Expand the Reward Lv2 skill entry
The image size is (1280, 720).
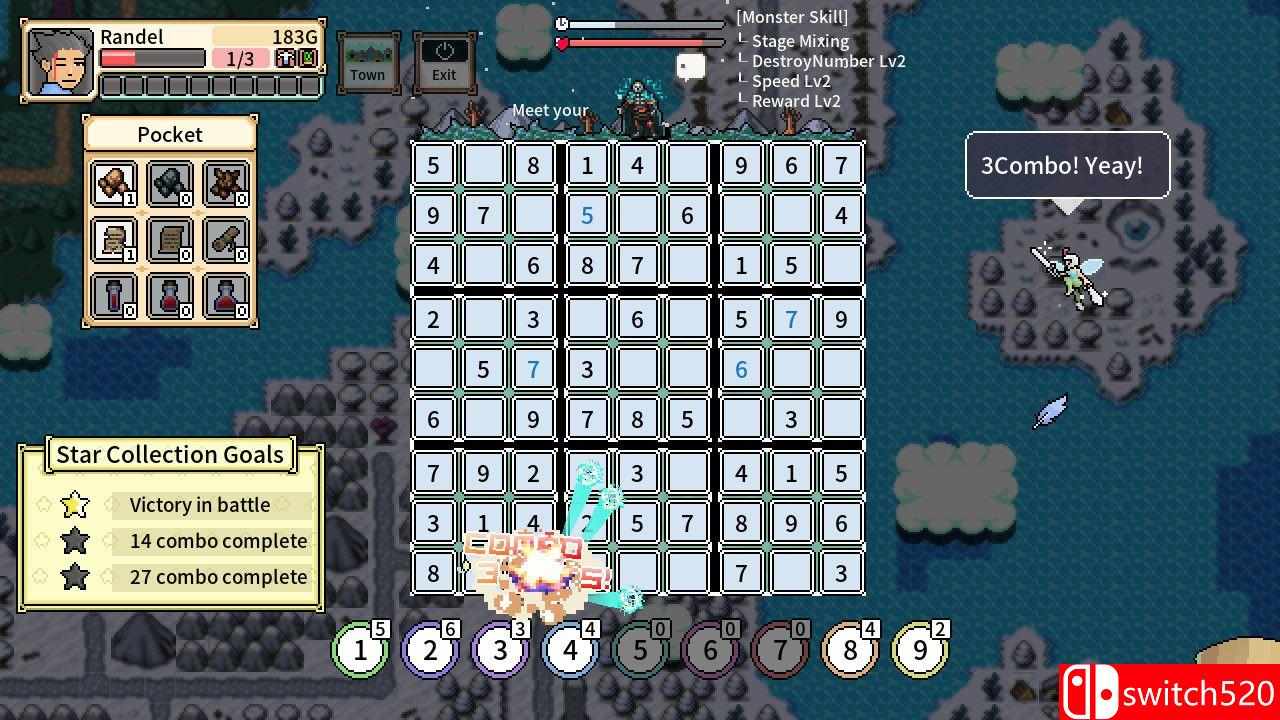(x=796, y=101)
